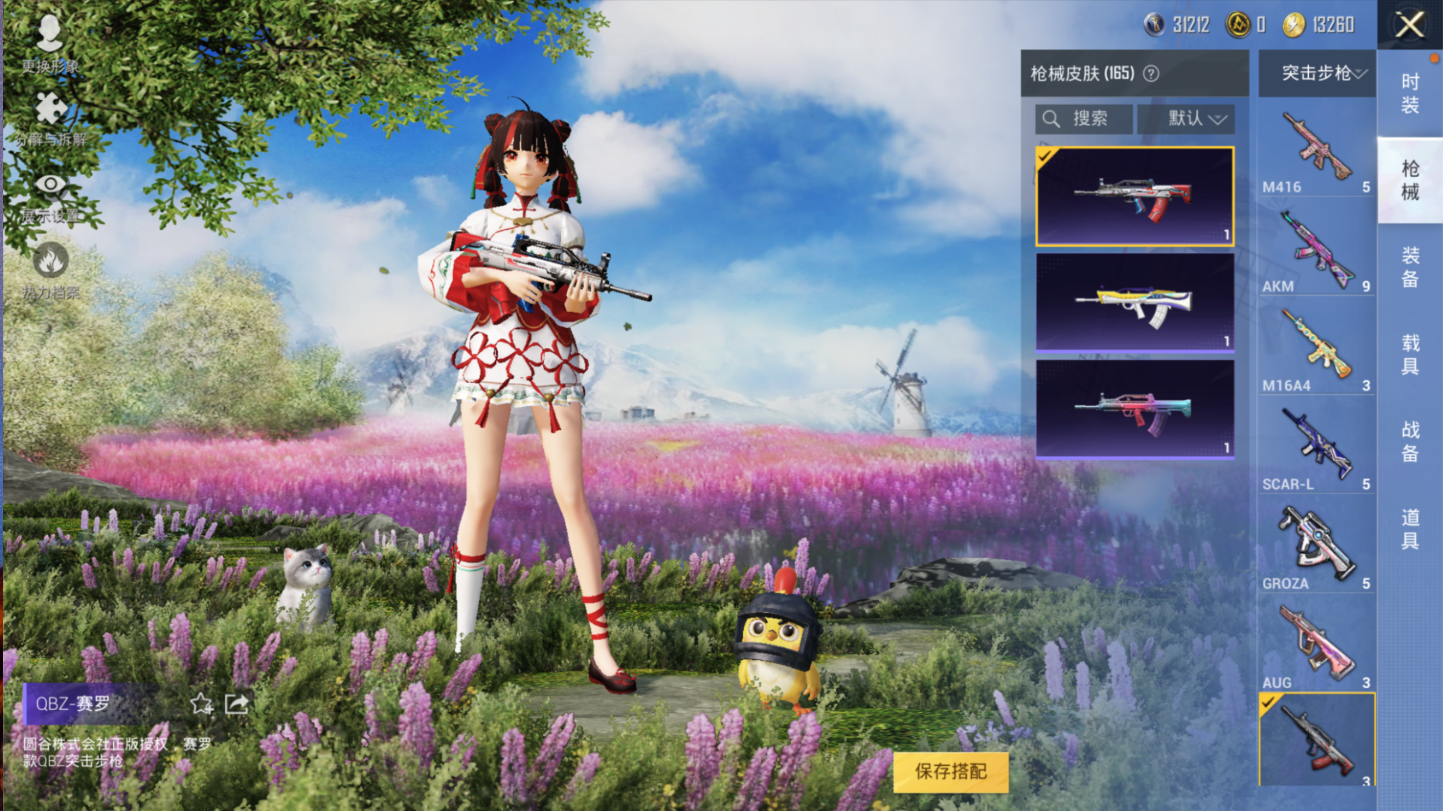Open the 突击步枪 weapon type dropdown

point(1317,73)
